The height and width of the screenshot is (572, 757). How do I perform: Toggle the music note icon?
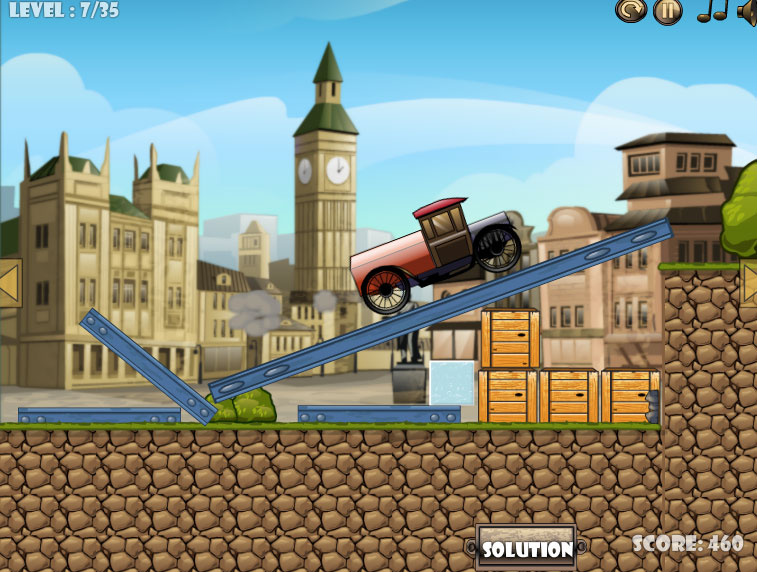point(711,11)
